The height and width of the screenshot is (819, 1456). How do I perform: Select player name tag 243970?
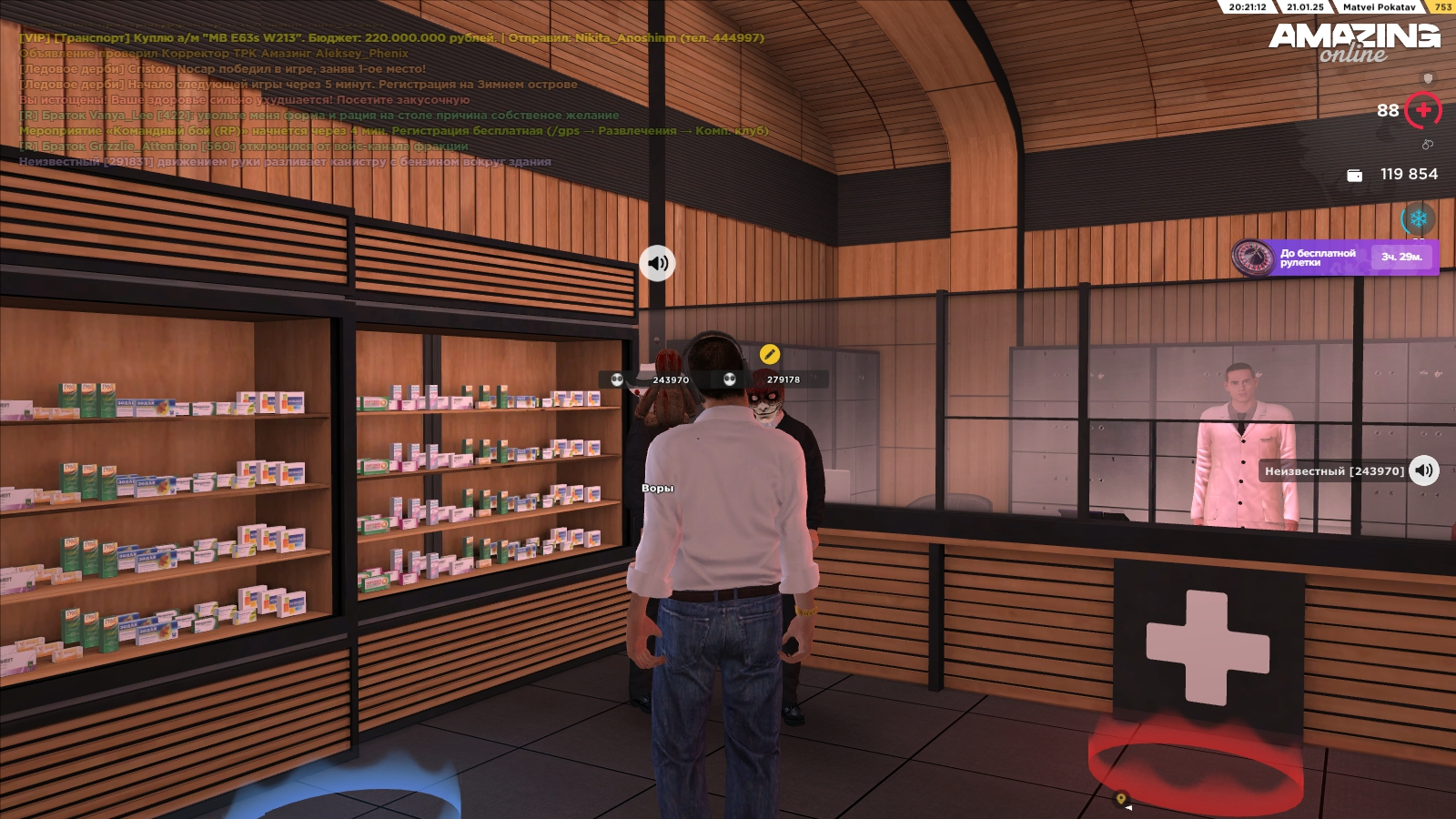670,379
